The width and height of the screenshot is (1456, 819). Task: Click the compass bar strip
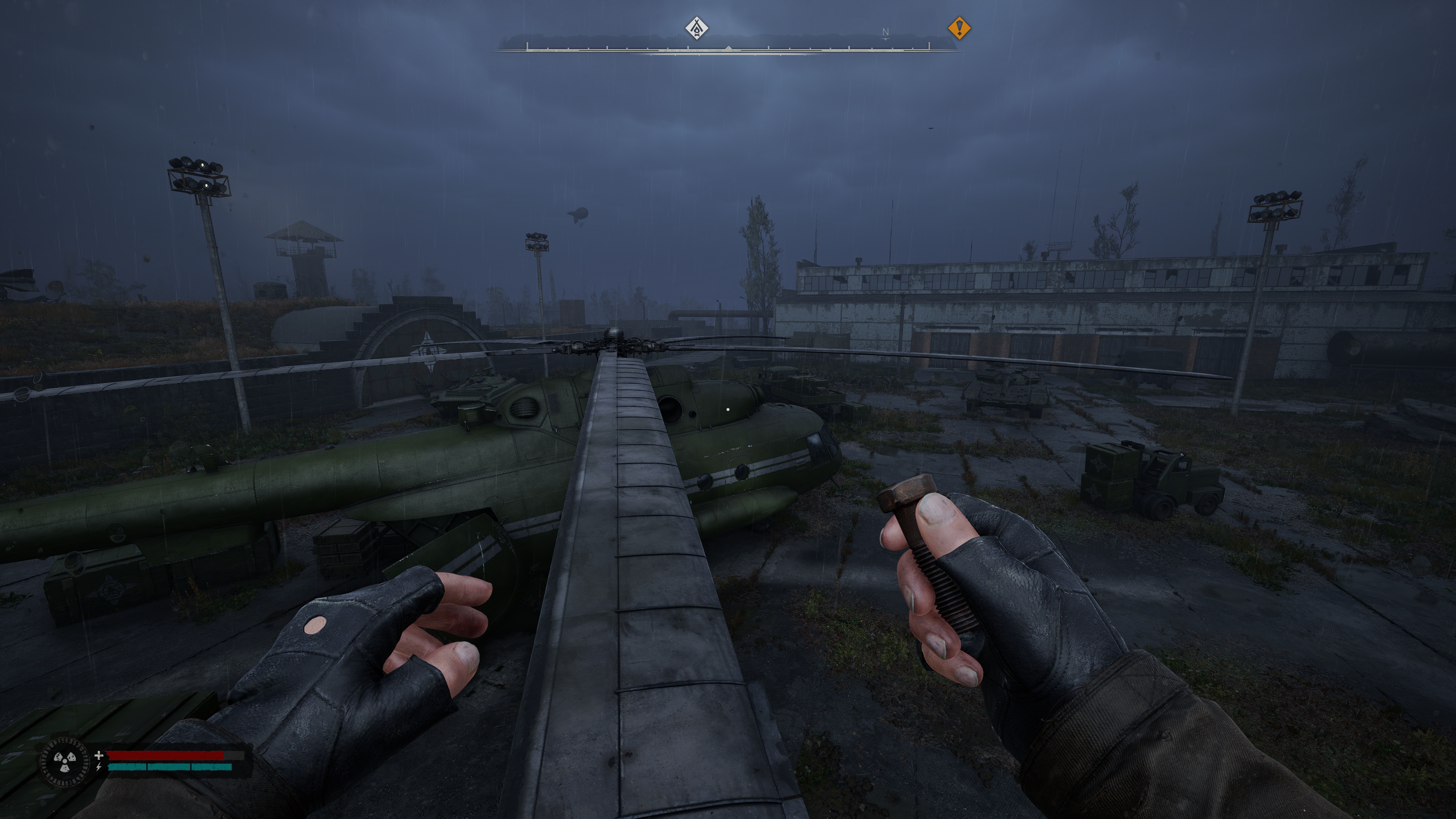728,47
